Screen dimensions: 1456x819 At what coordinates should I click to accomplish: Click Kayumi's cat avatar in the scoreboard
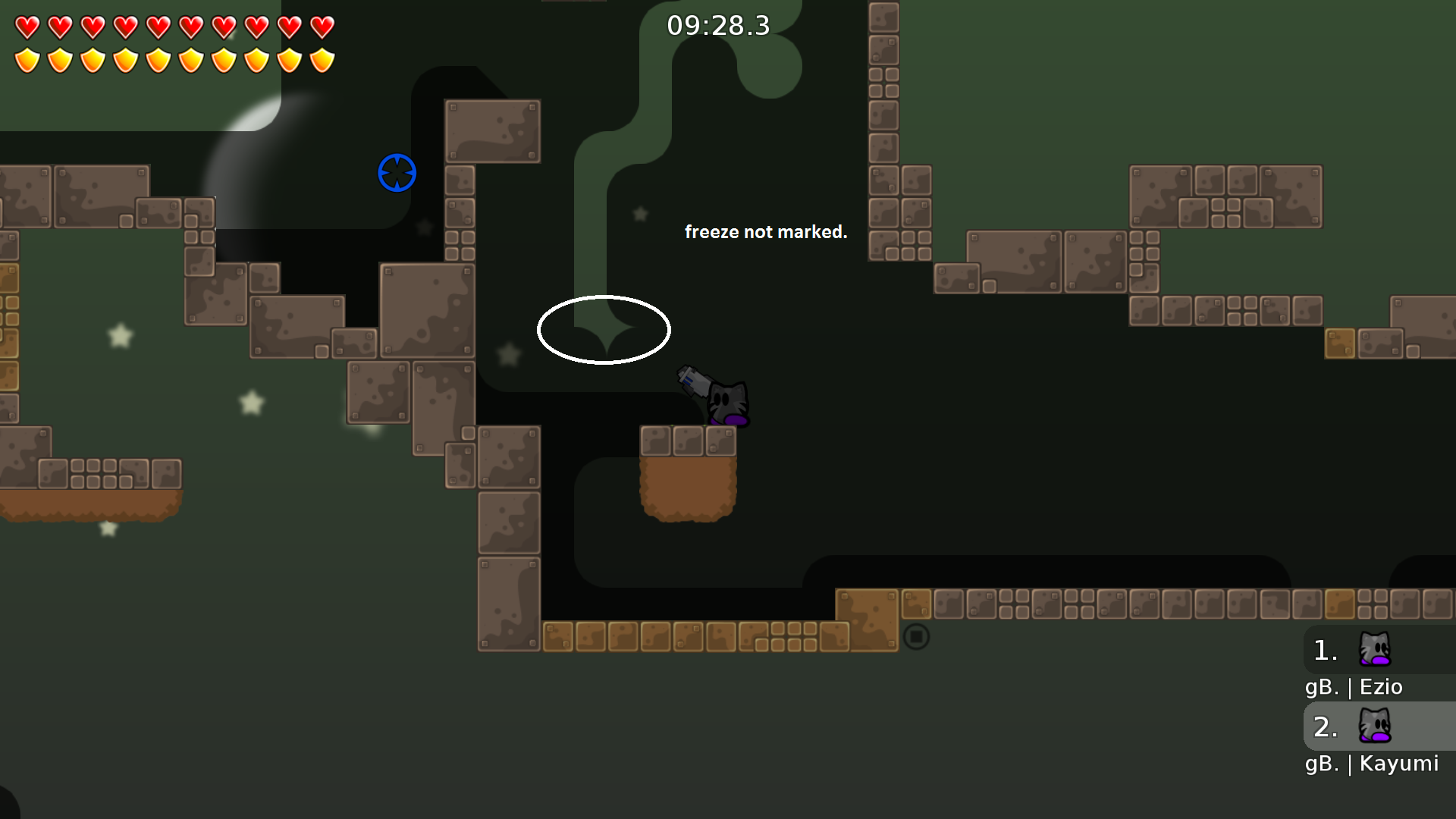[x=1374, y=726]
